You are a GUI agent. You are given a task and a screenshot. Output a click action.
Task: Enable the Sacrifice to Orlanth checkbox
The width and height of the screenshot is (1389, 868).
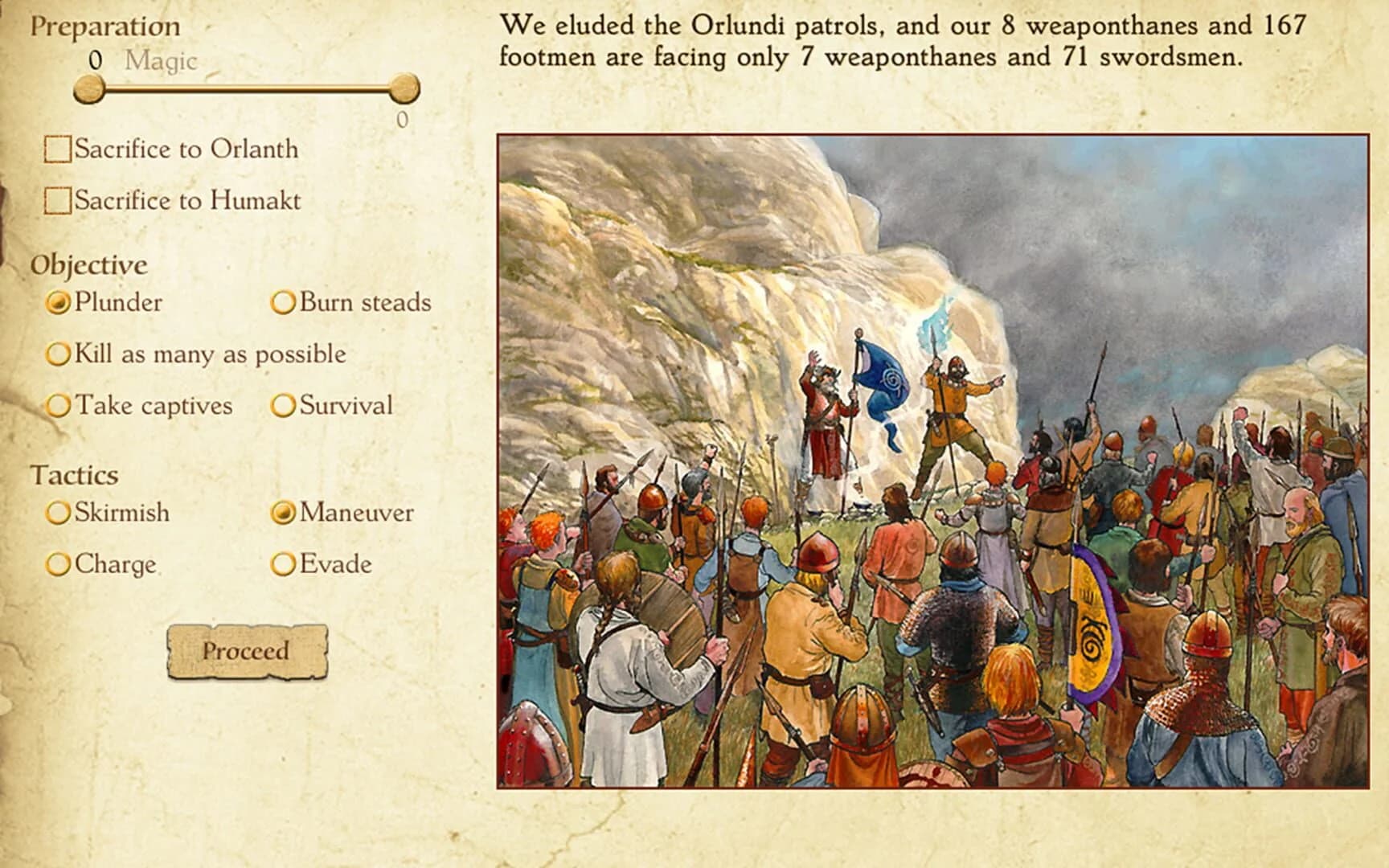(57, 148)
